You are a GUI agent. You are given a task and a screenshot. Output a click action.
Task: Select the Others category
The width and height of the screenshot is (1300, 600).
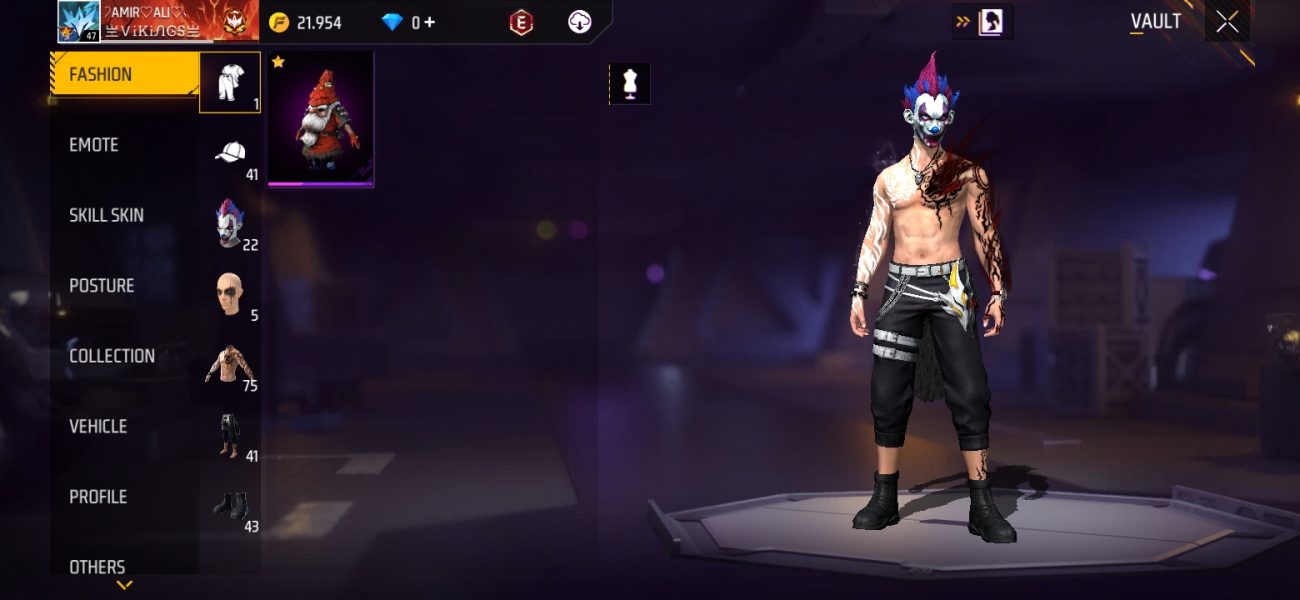tap(97, 566)
